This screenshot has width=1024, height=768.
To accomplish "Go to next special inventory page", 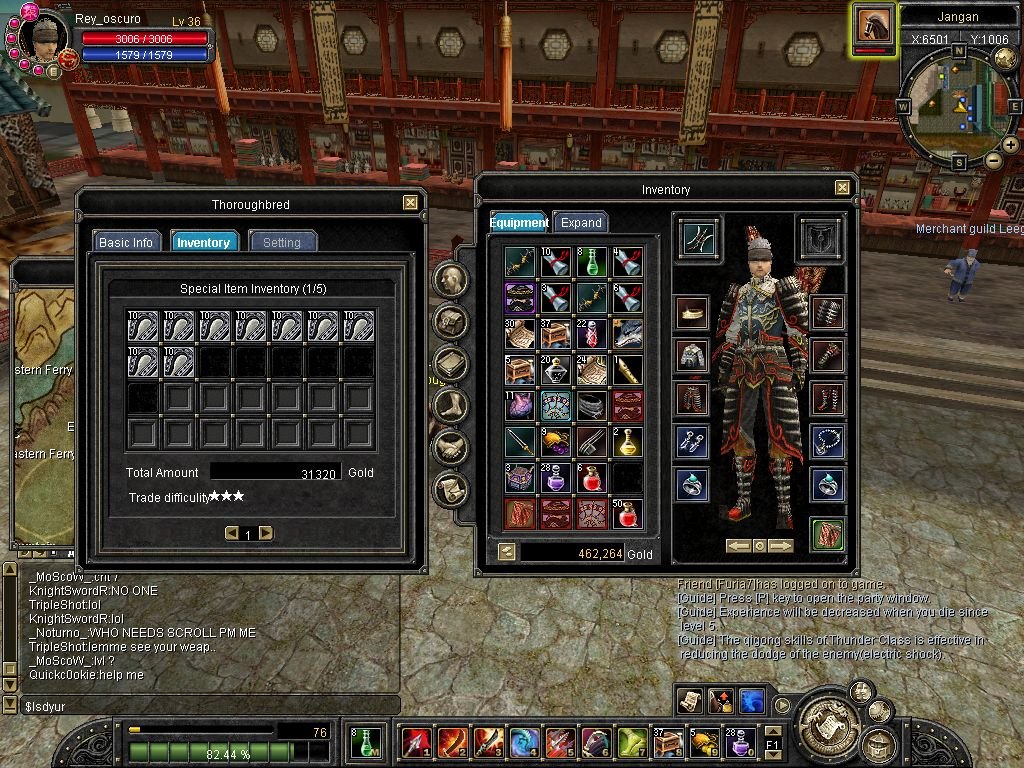I will 266,534.
